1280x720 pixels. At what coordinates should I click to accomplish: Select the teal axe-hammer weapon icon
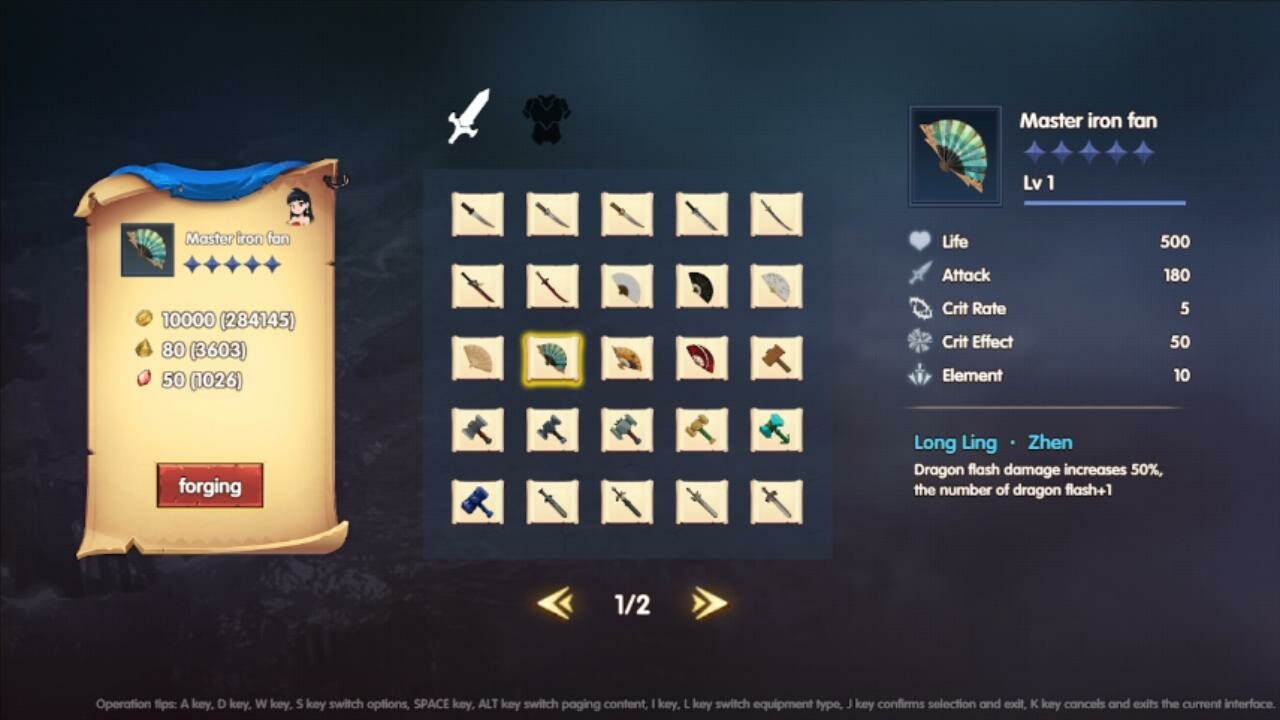point(777,430)
